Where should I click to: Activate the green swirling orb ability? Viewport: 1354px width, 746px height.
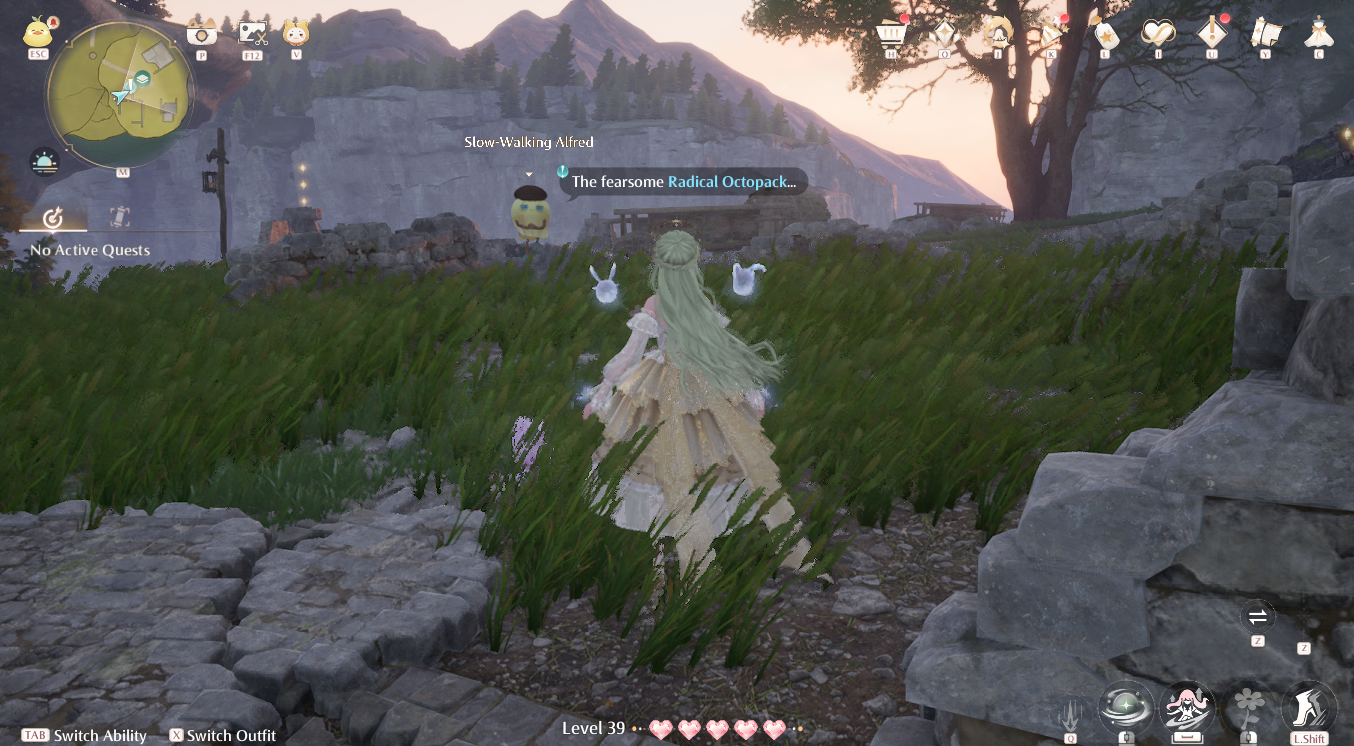coord(1126,708)
